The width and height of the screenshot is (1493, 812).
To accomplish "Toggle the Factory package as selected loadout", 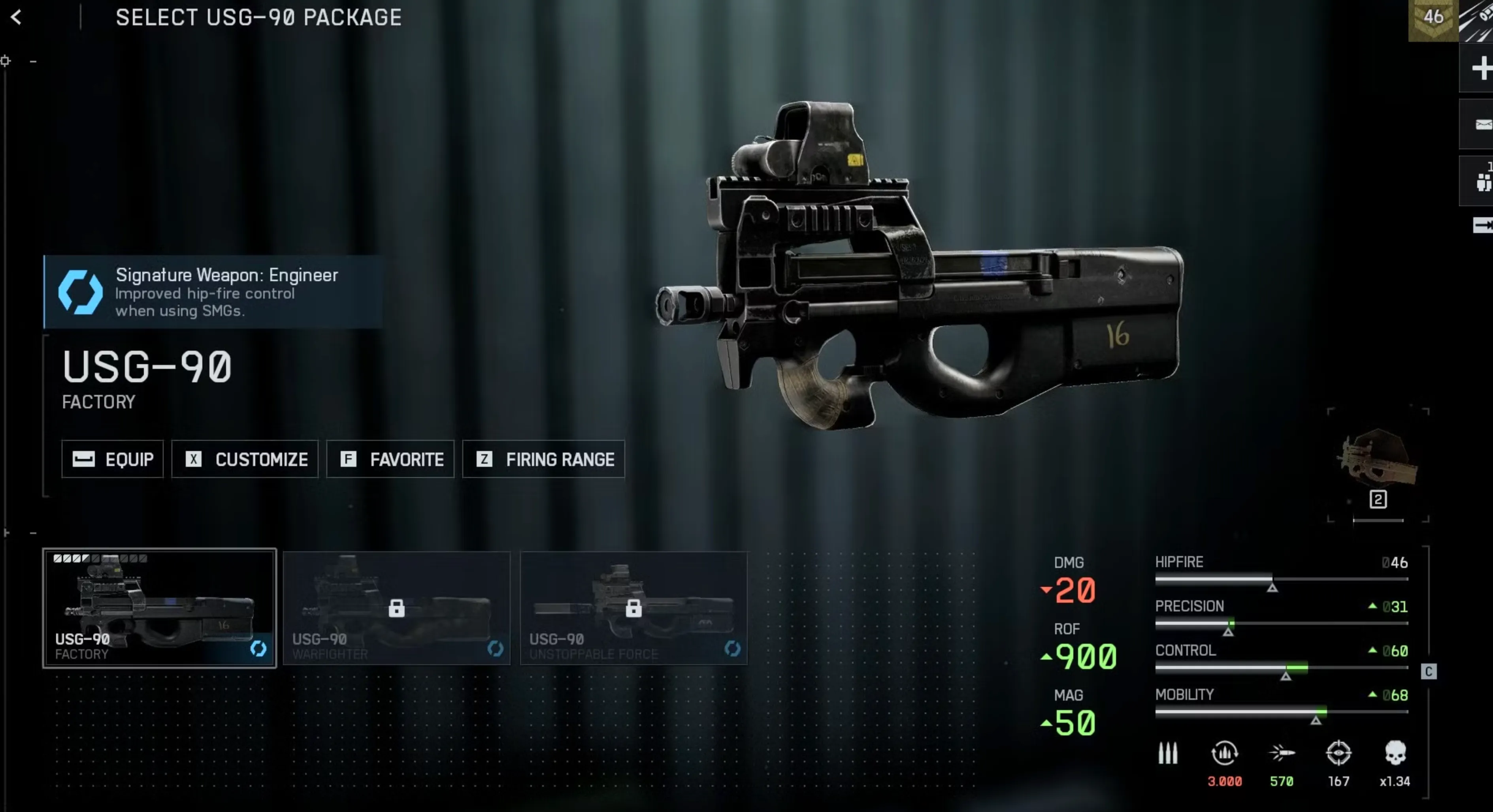I will 159,608.
